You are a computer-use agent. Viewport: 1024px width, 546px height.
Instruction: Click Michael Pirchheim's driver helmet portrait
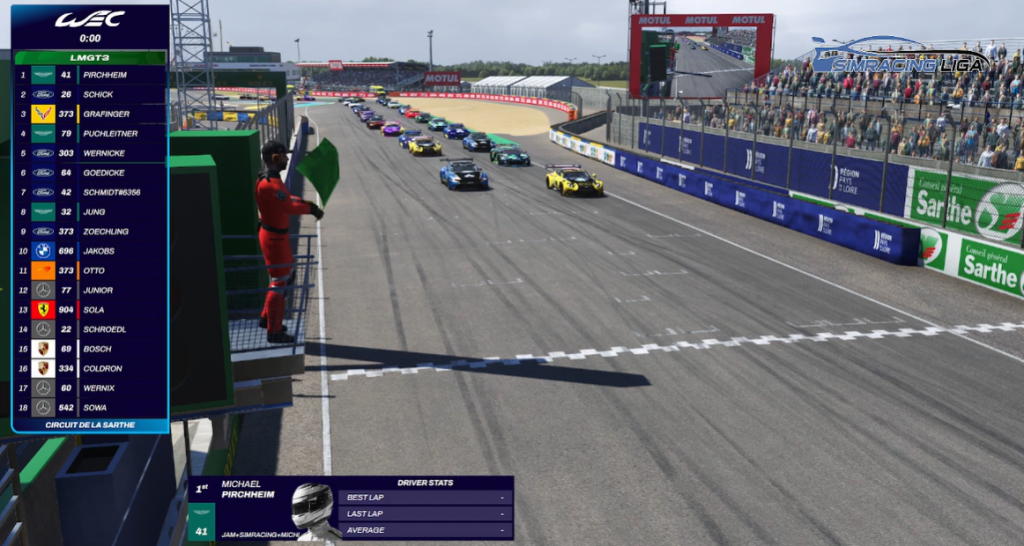pos(312,507)
